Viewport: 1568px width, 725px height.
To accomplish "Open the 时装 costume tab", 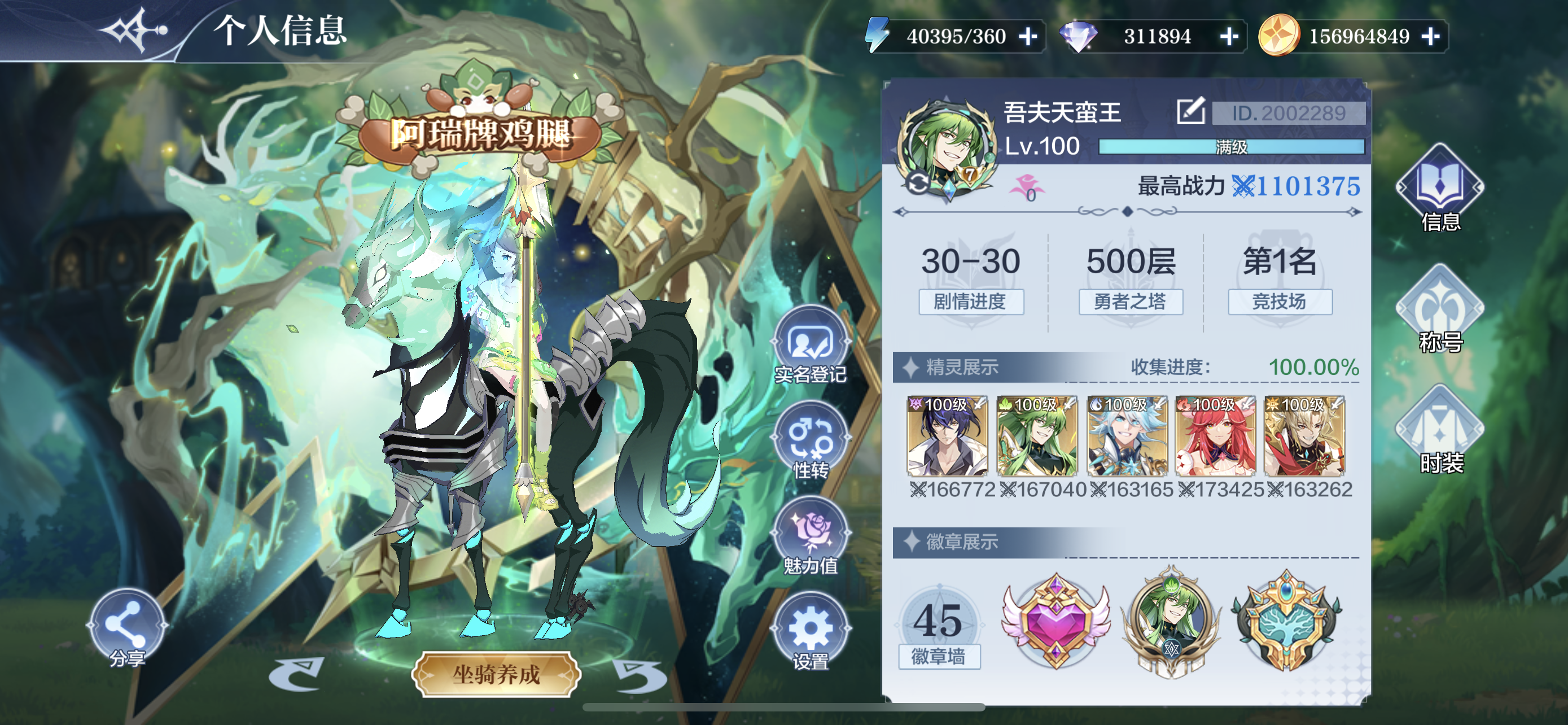I will (1440, 431).
